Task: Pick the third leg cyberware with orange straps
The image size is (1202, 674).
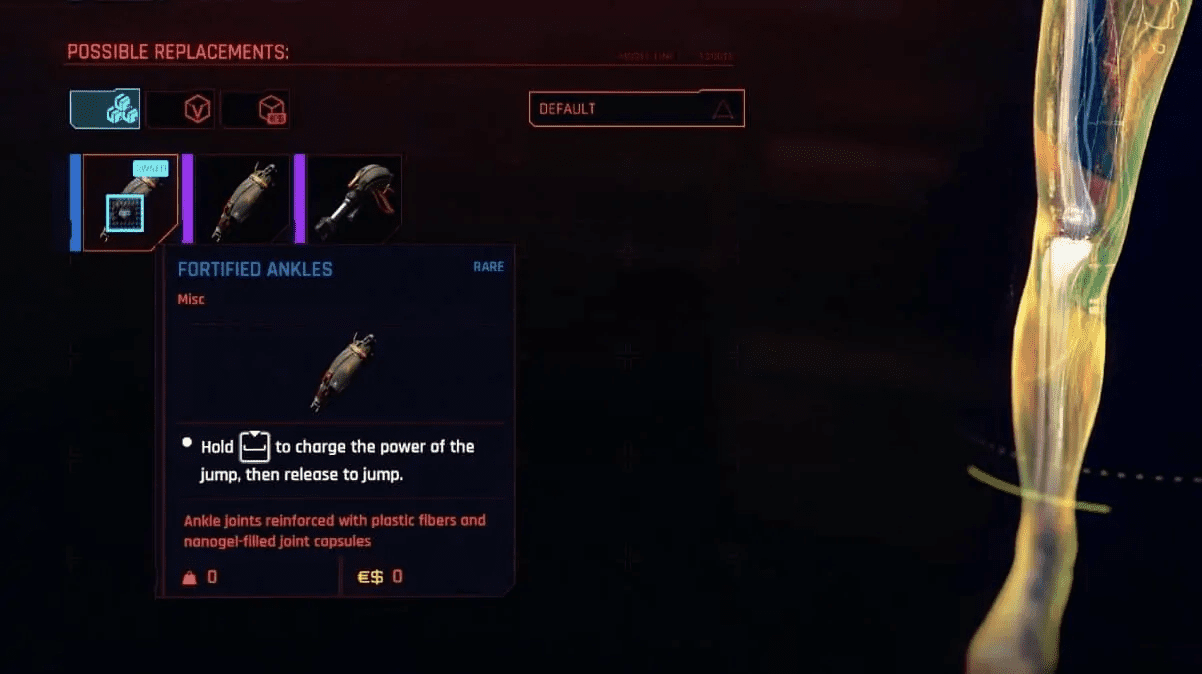Action: point(354,199)
